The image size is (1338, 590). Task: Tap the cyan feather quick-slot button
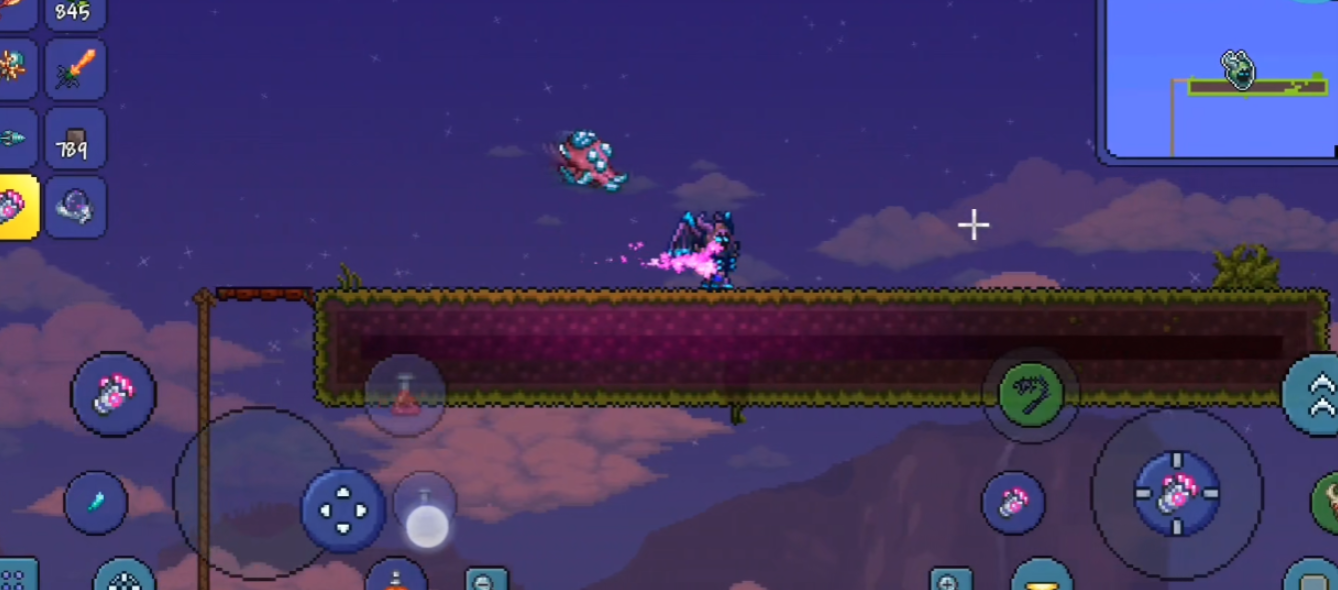(96, 502)
